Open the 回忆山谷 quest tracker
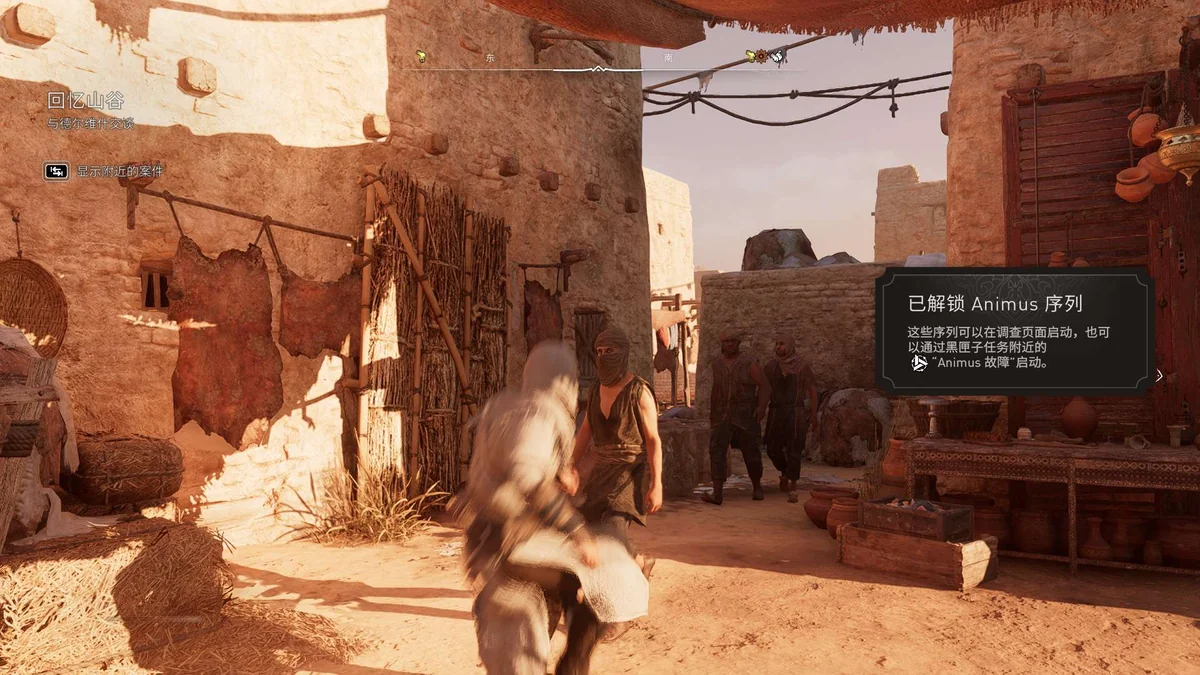This screenshot has height=675, width=1200. (x=86, y=101)
